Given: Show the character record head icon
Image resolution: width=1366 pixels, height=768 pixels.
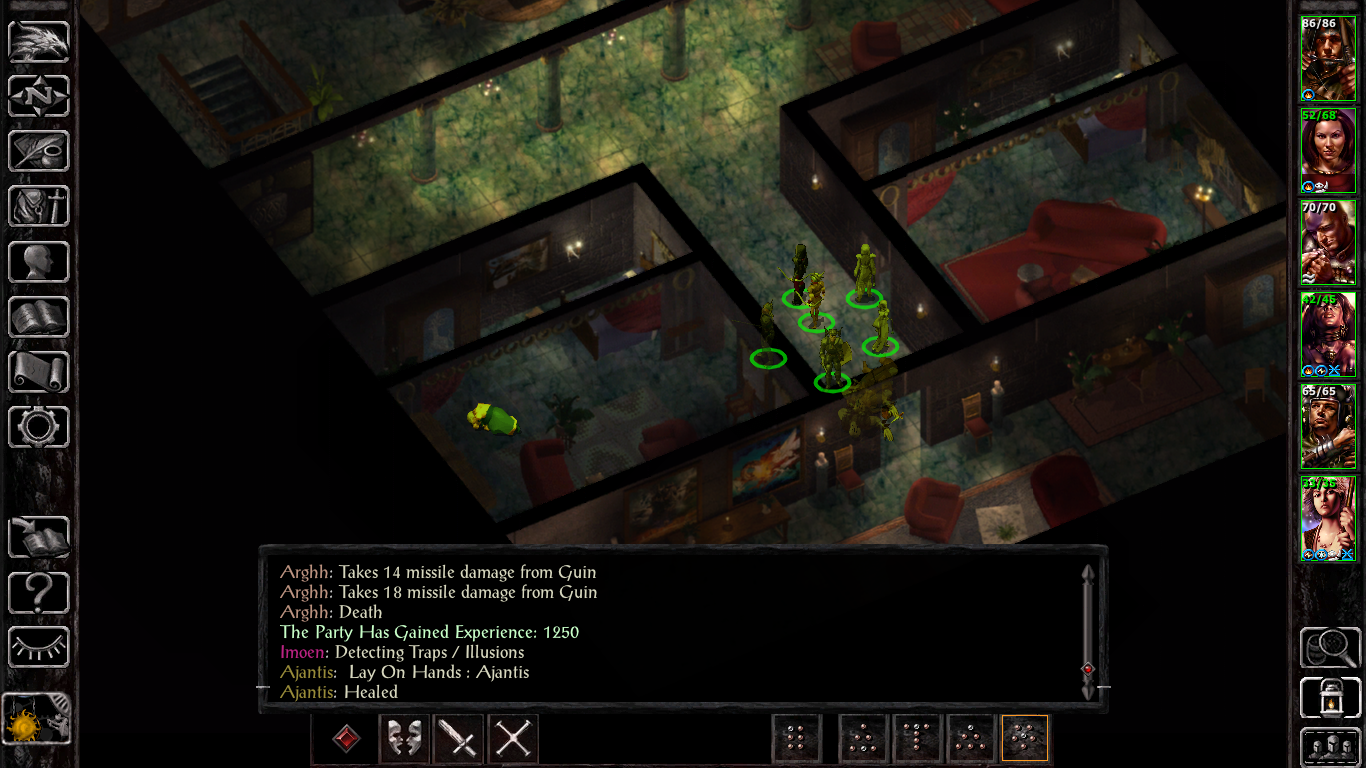Looking at the screenshot, I should [39, 261].
